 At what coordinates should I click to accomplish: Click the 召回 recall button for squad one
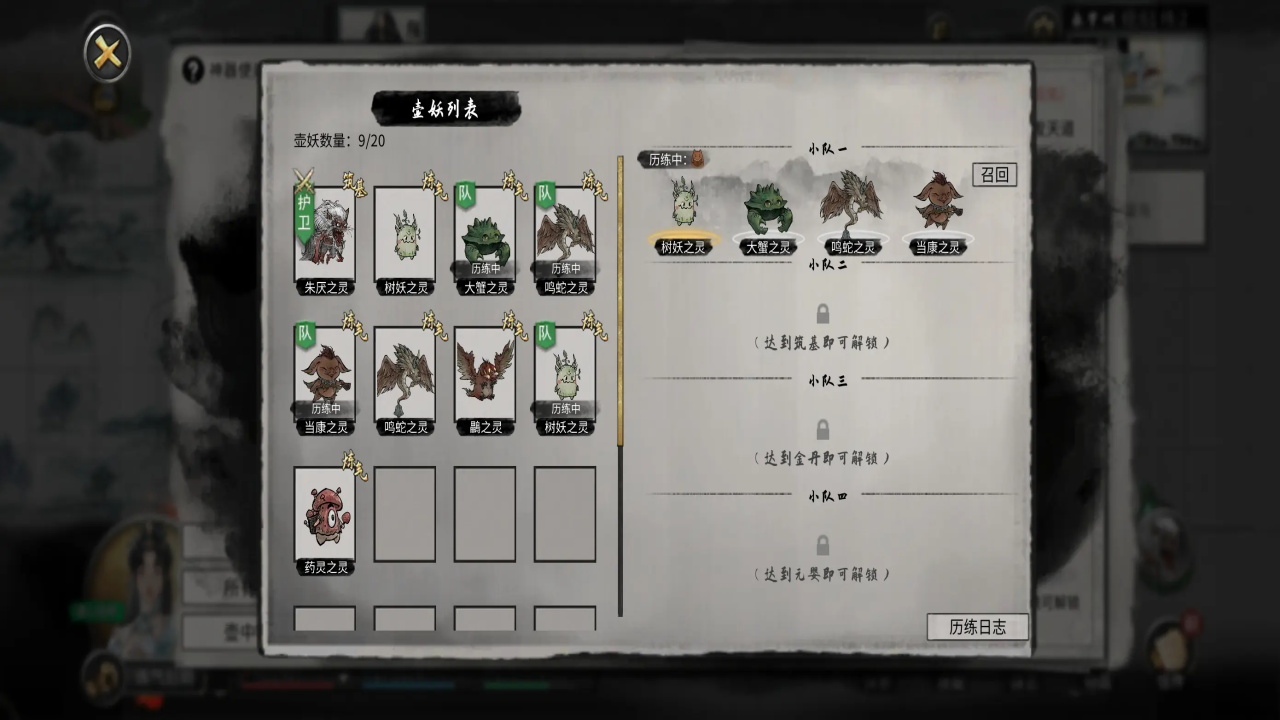pos(994,174)
